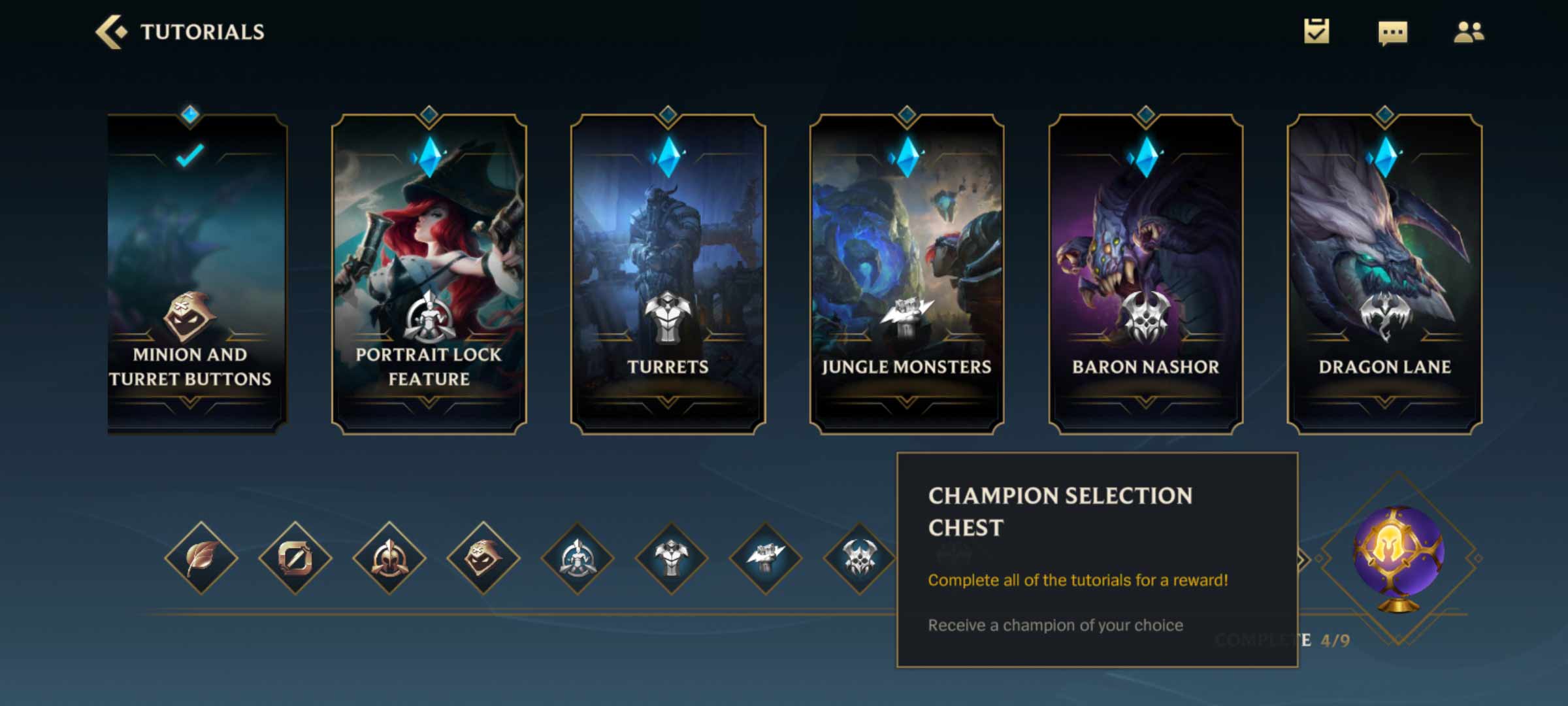The width and height of the screenshot is (1568, 706).
Task: Click the purple Champion Selection Chest orb
Action: pyautogui.click(x=1398, y=557)
